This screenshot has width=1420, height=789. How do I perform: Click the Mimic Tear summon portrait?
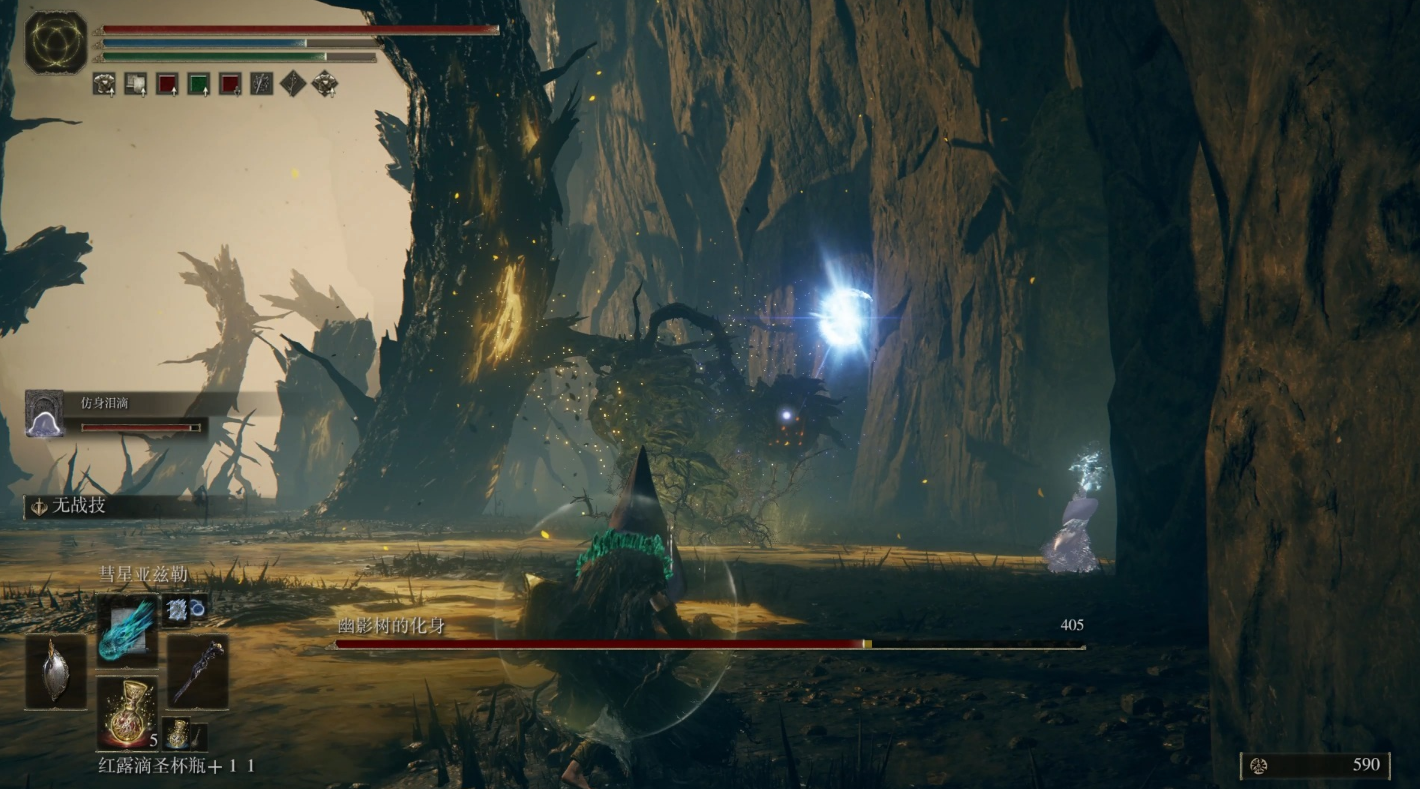[x=44, y=414]
